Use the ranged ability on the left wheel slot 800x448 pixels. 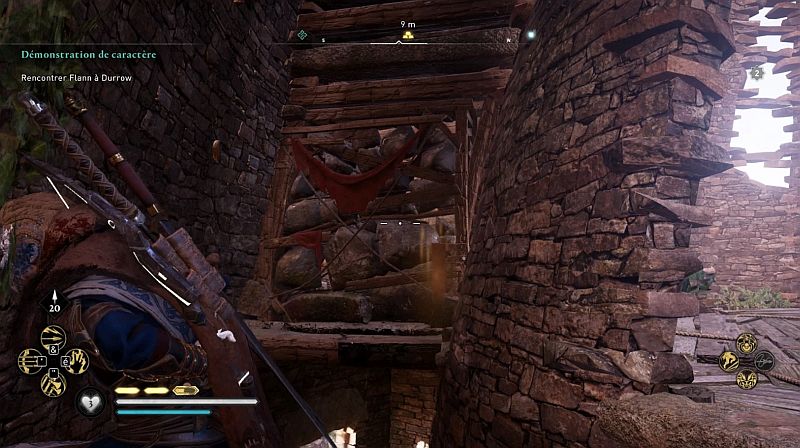click(x=31, y=360)
